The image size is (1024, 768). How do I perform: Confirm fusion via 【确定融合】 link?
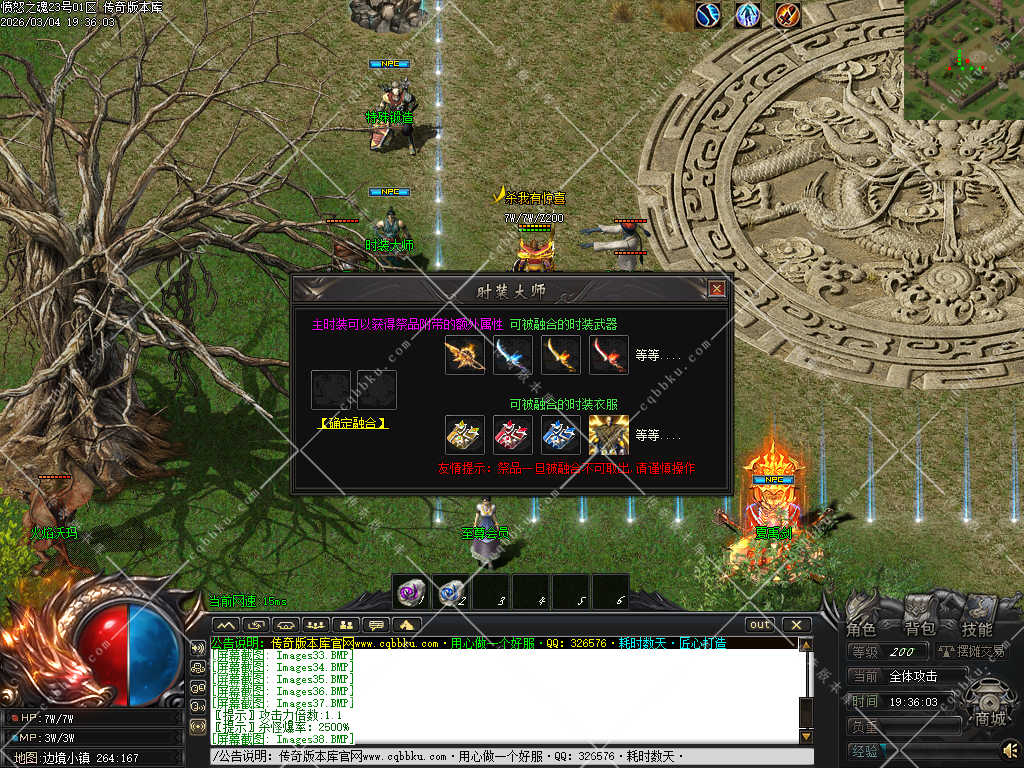tap(353, 423)
